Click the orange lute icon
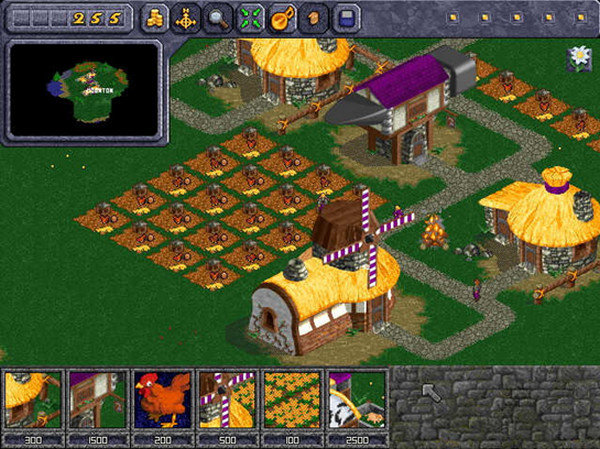This screenshot has height=449, width=600. tap(282, 18)
